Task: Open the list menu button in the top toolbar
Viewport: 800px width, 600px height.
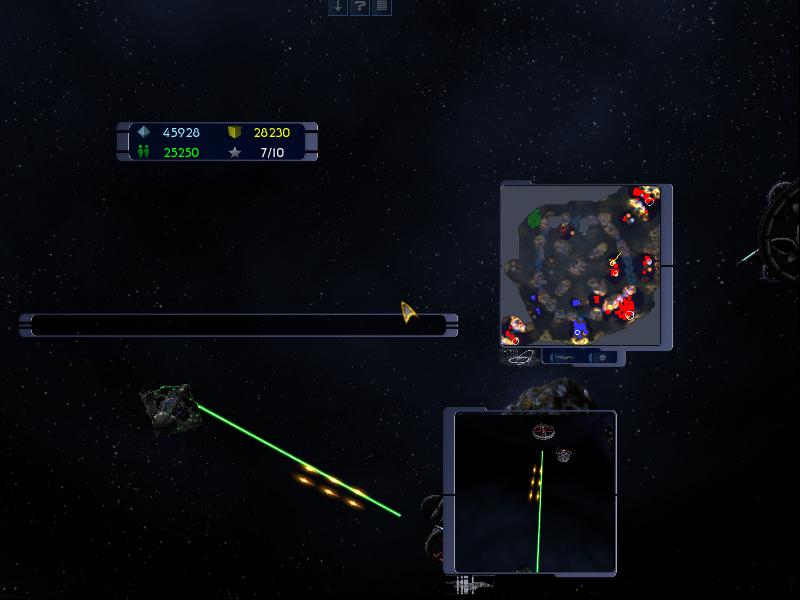Action: [x=381, y=7]
